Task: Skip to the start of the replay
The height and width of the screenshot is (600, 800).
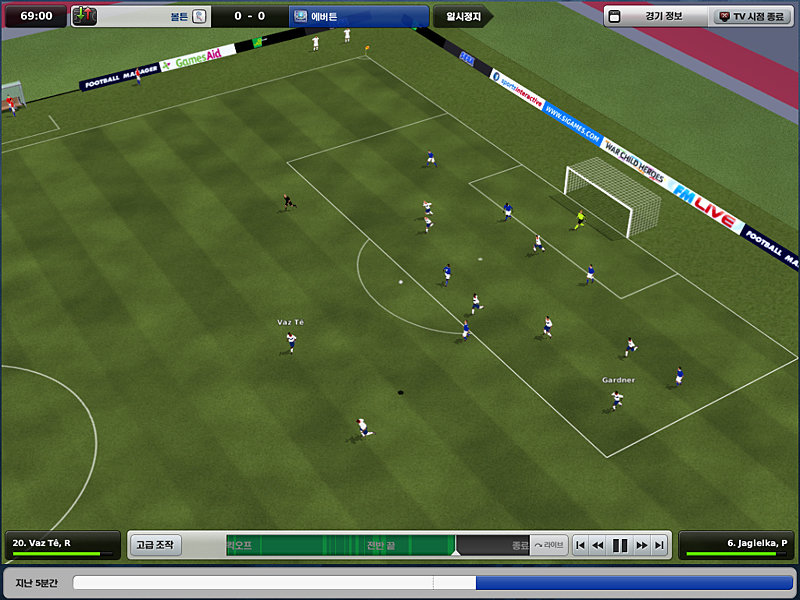Action: click(580, 545)
